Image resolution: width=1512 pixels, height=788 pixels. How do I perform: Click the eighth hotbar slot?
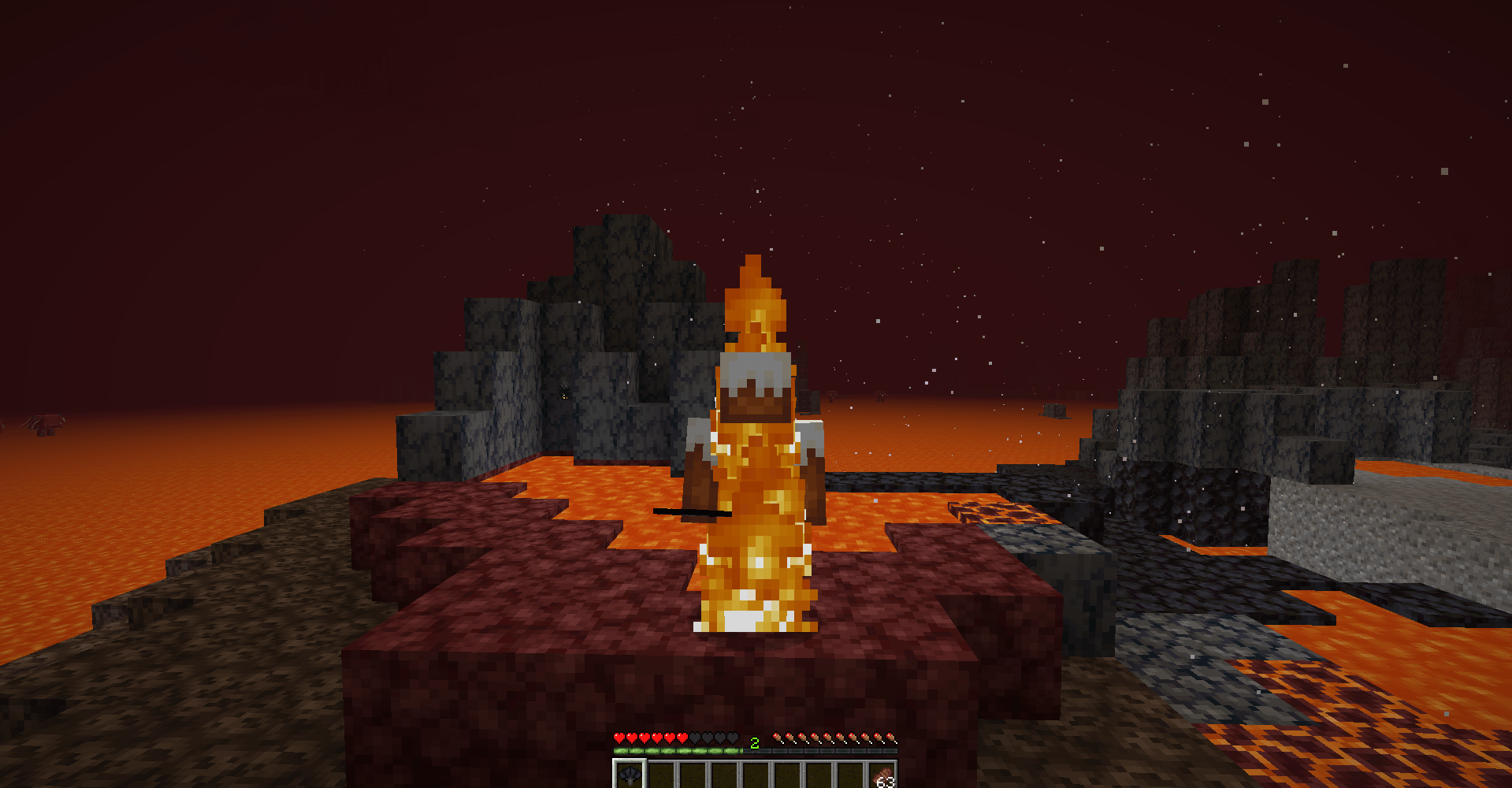point(850,773)
